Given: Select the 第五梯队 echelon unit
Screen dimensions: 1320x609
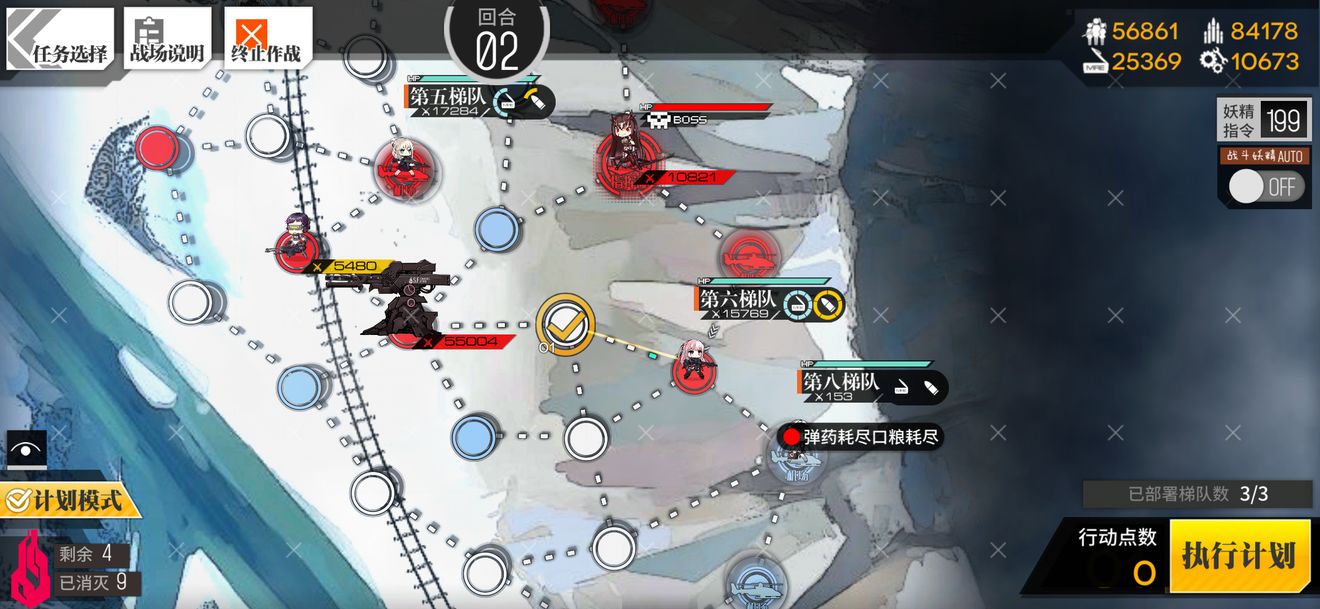Looking at the screenshot, I should [x=403, y=168].
